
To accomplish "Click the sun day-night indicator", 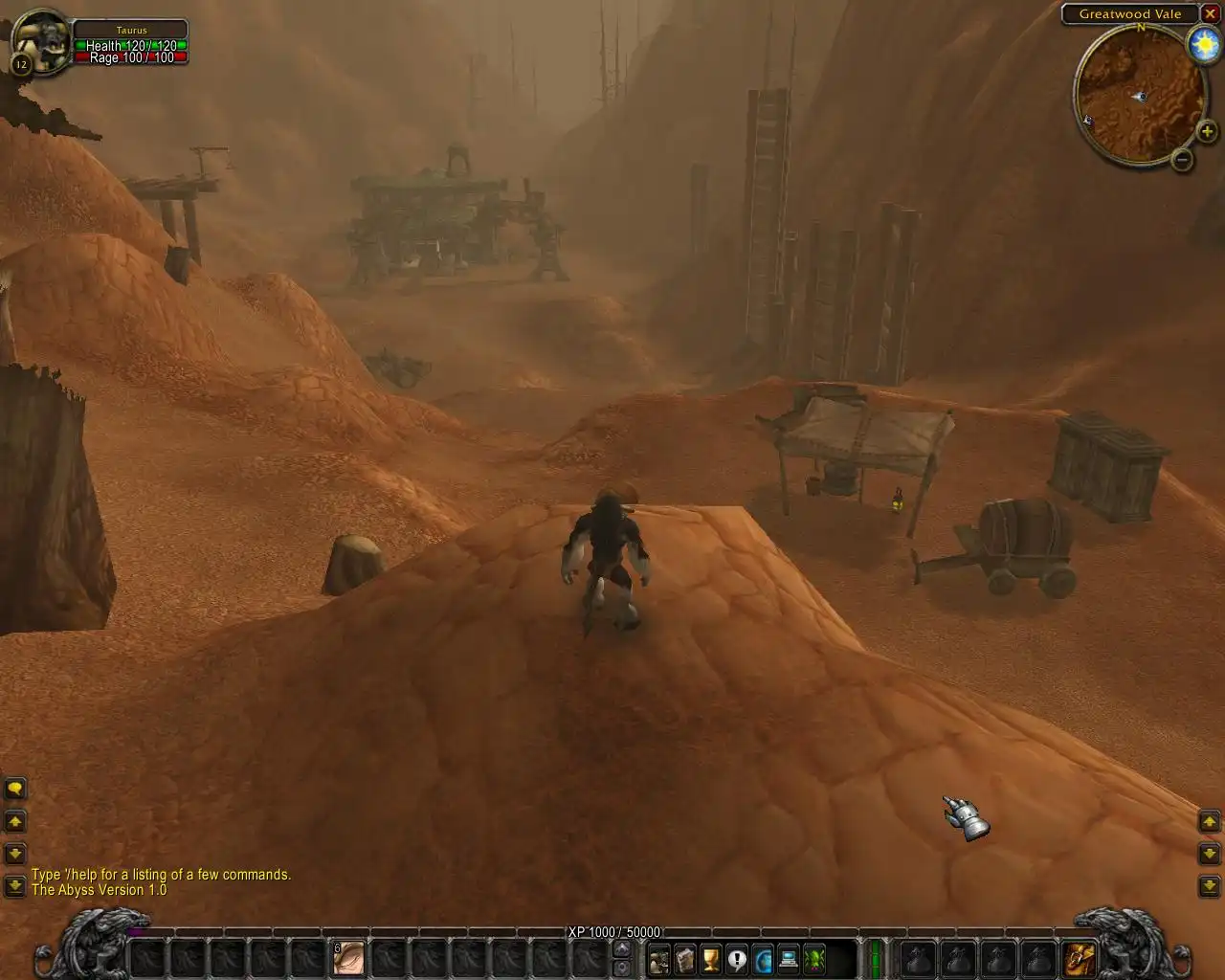I will [1203, 44].
